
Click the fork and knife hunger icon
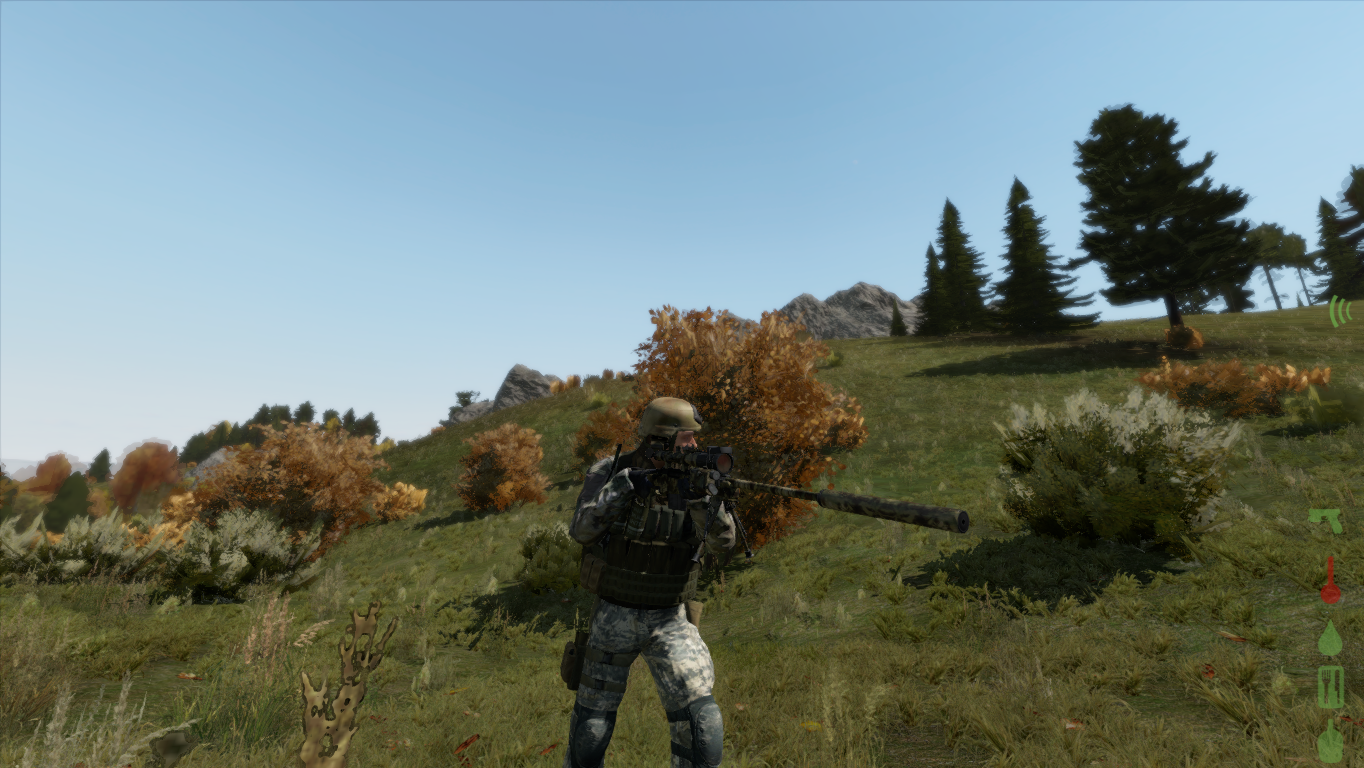(1330, 688)
